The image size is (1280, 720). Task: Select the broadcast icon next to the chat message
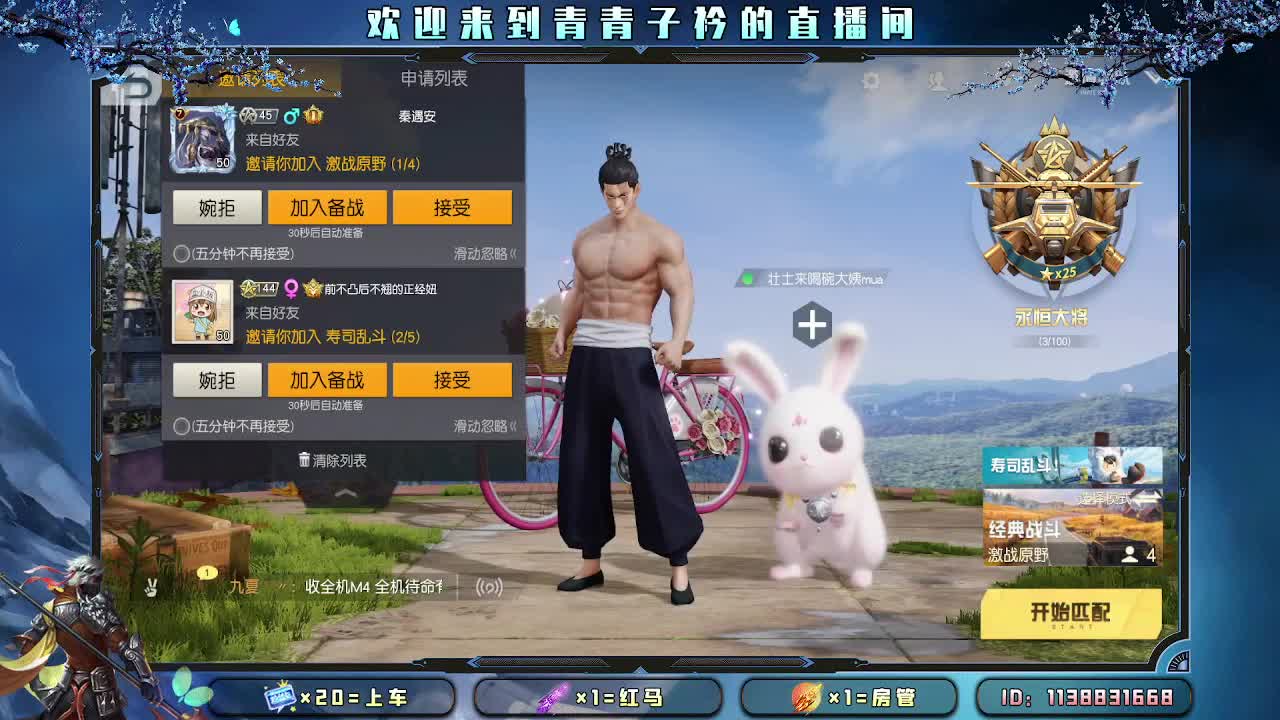(488, 590)
